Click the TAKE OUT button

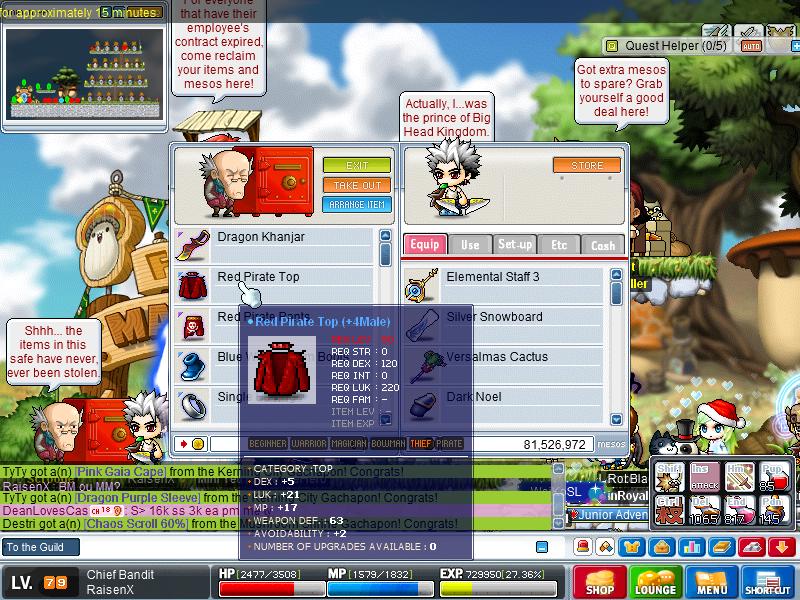coord(356,185)
